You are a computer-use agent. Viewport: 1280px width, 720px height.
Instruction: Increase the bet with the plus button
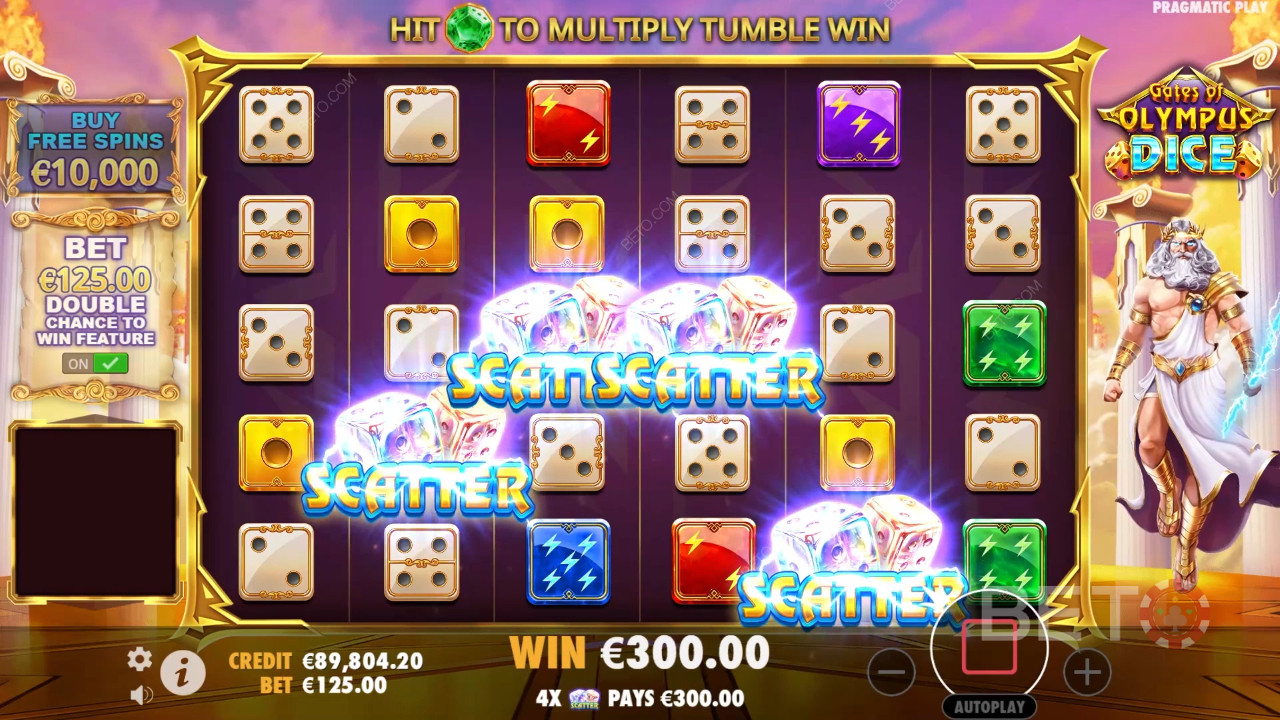(1087, 671)
